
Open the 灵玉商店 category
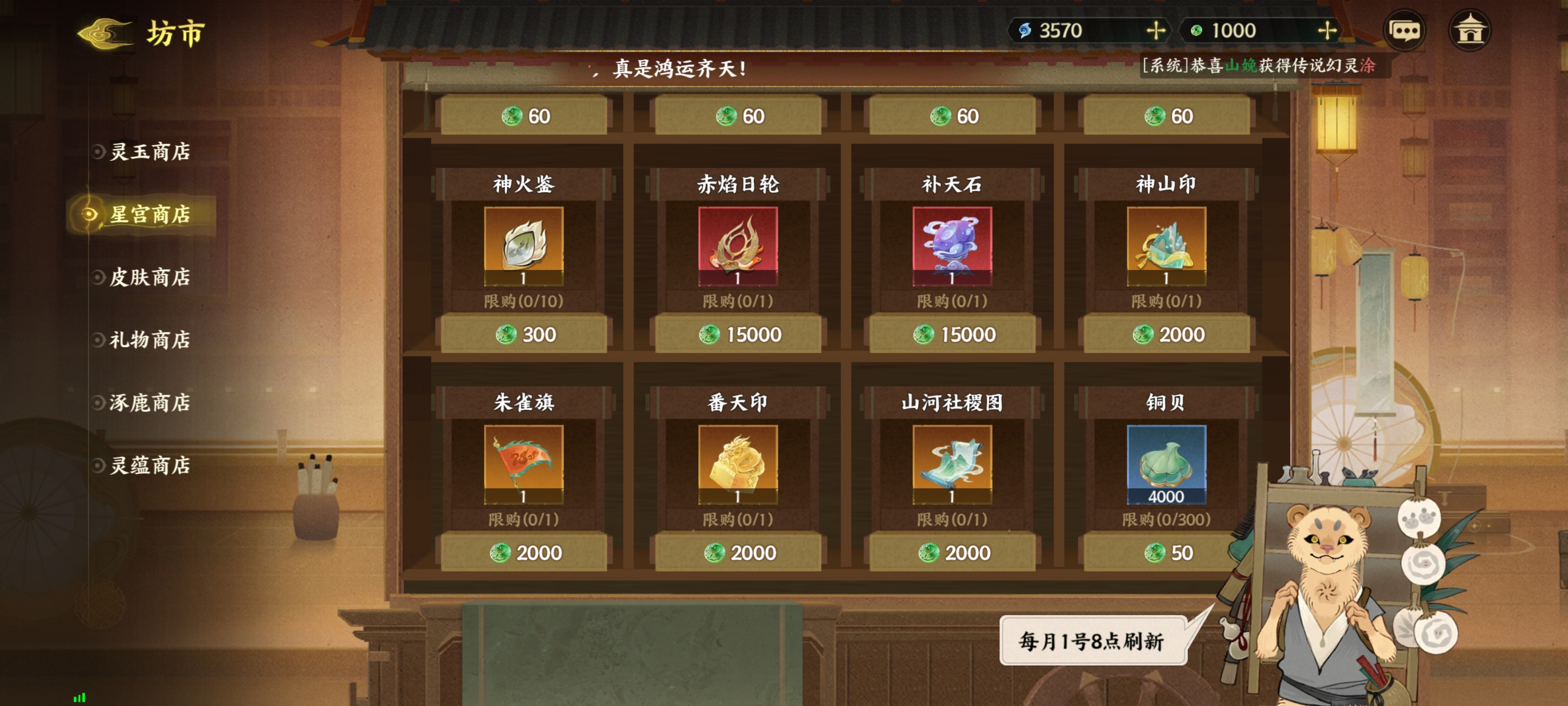[x=150, y=152]
